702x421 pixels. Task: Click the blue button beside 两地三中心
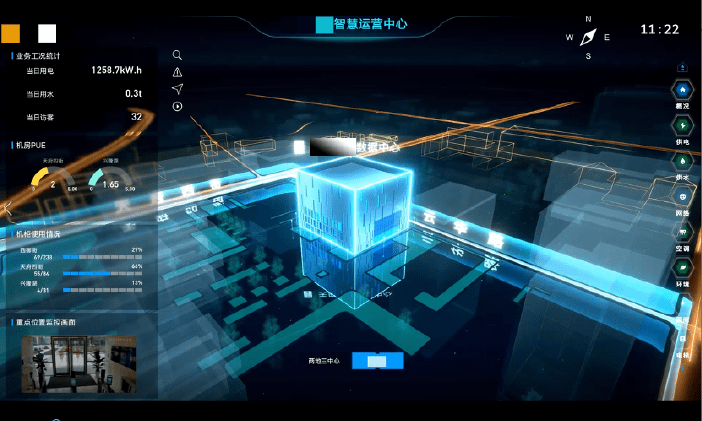378,361
